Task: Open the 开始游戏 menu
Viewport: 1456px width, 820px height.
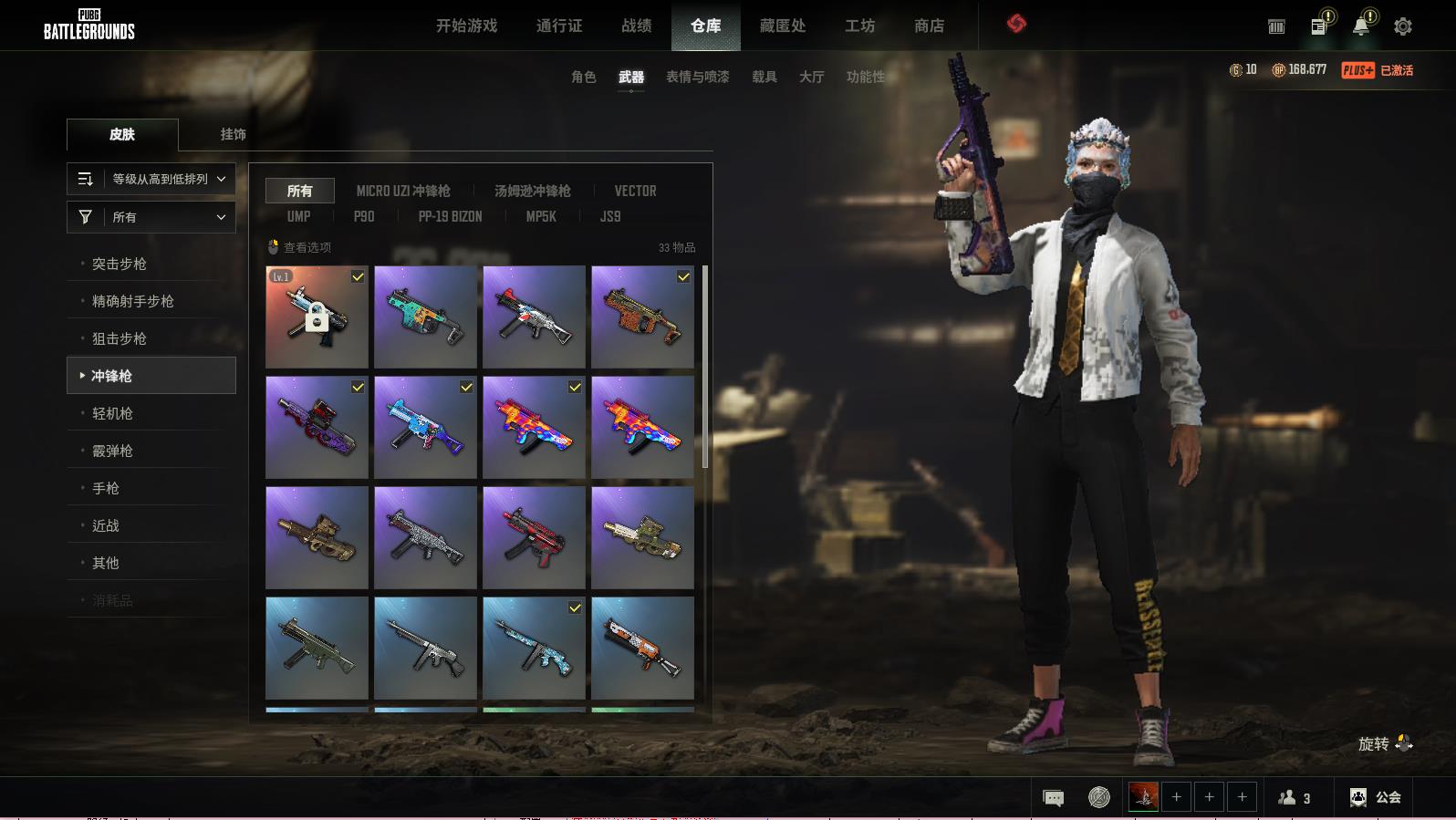Action: 466,26
